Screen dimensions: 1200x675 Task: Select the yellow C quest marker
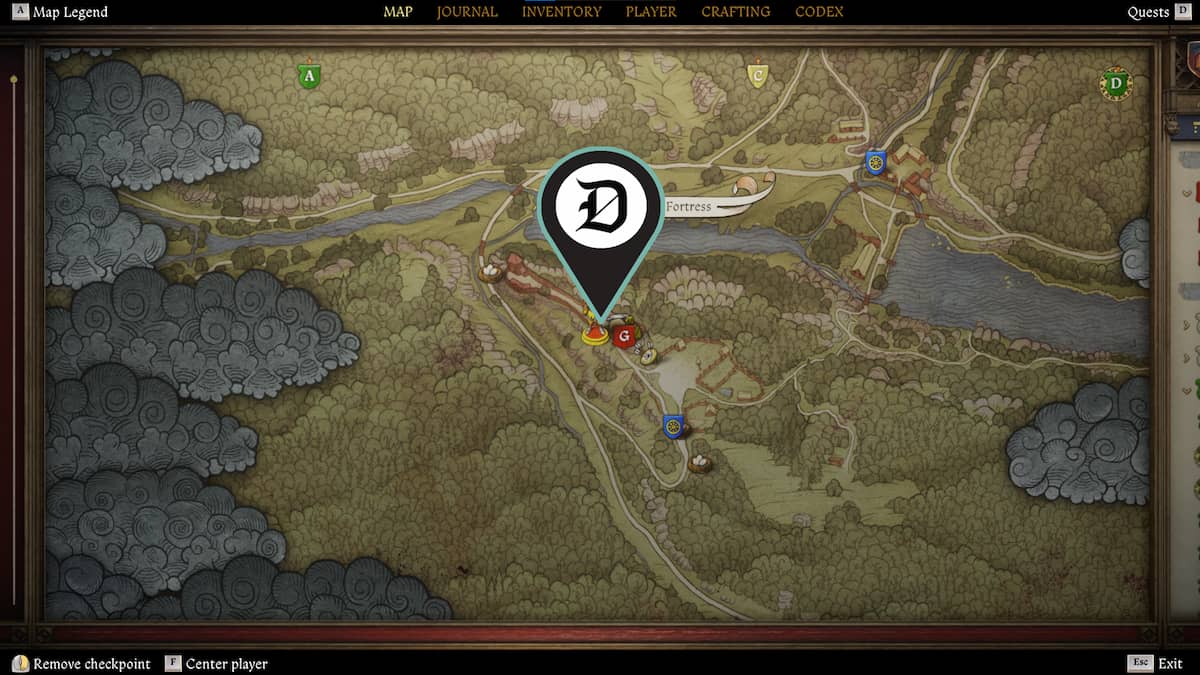point(758,75)
